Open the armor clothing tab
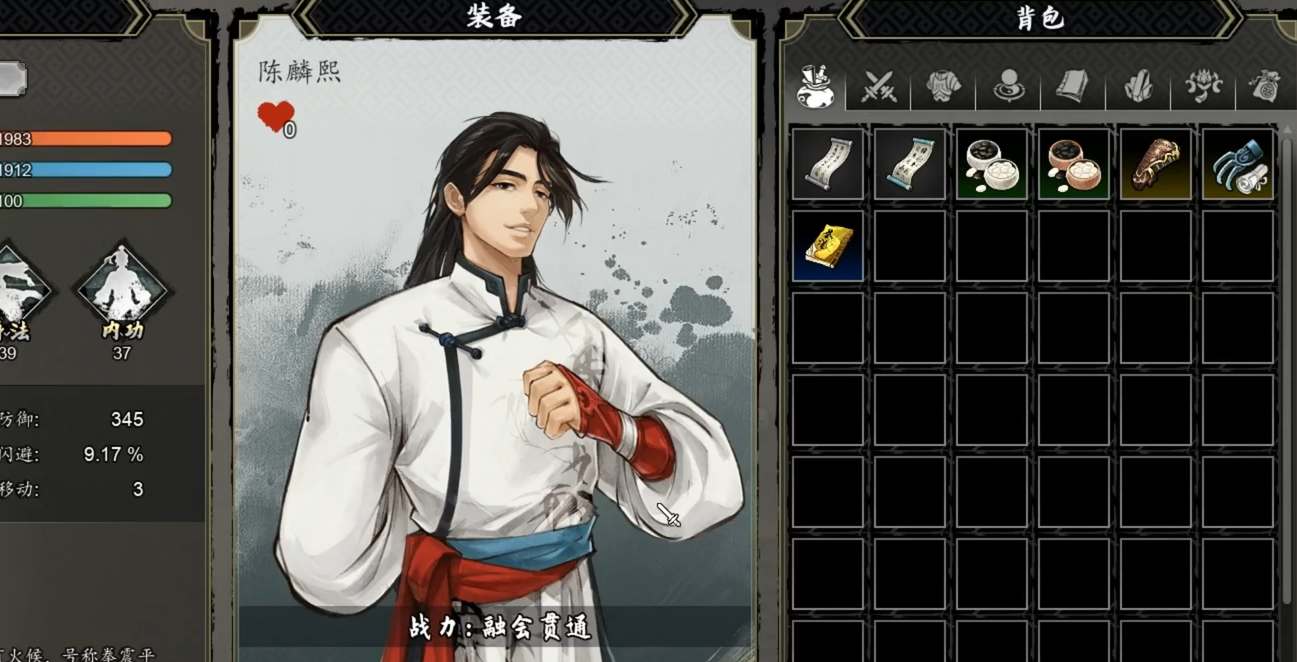This screenshot has width=1297, height=662. [943, 88]
